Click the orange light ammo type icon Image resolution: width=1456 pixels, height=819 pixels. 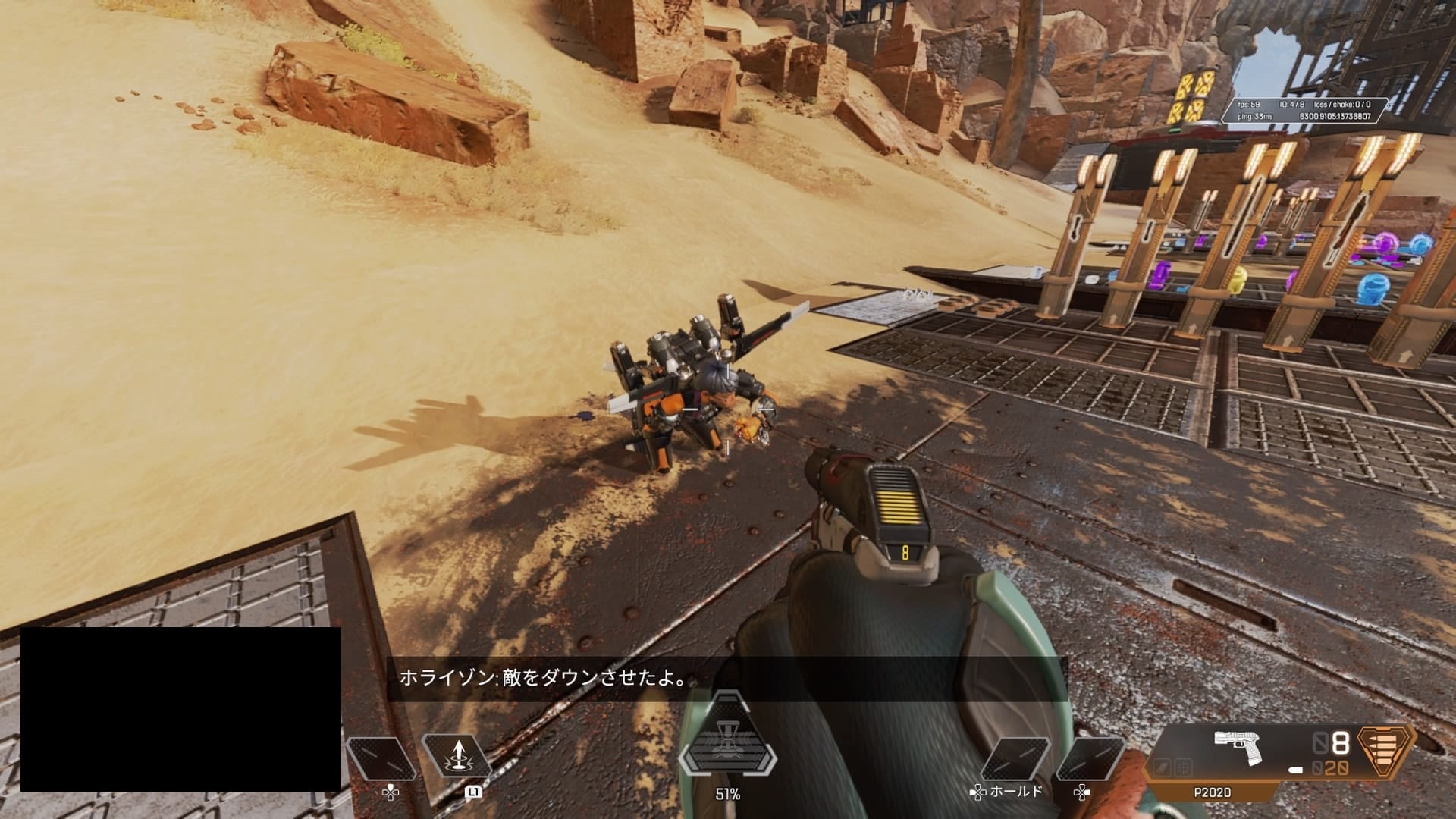1385,752
